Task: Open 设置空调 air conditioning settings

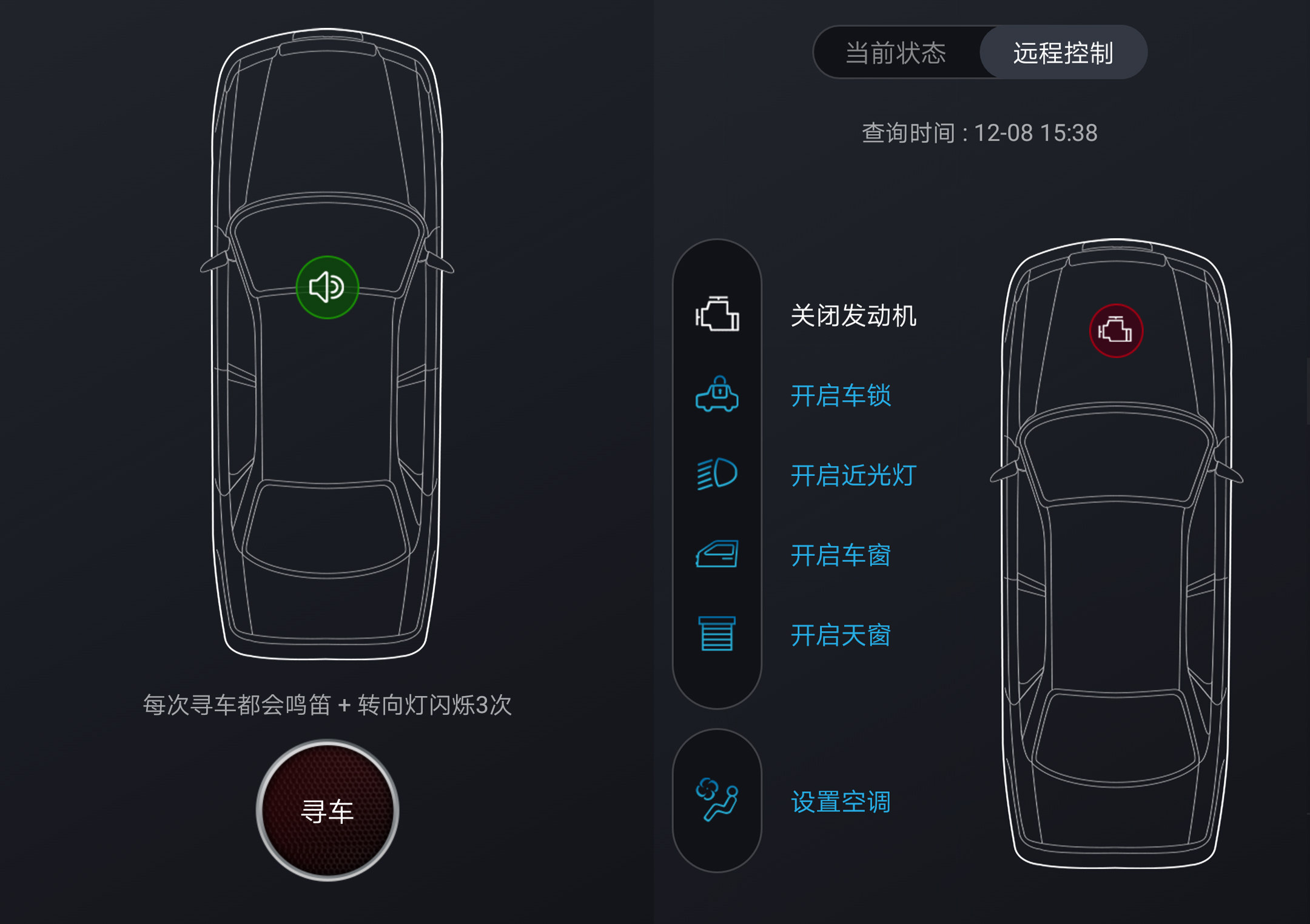Action: pos(841,802)
